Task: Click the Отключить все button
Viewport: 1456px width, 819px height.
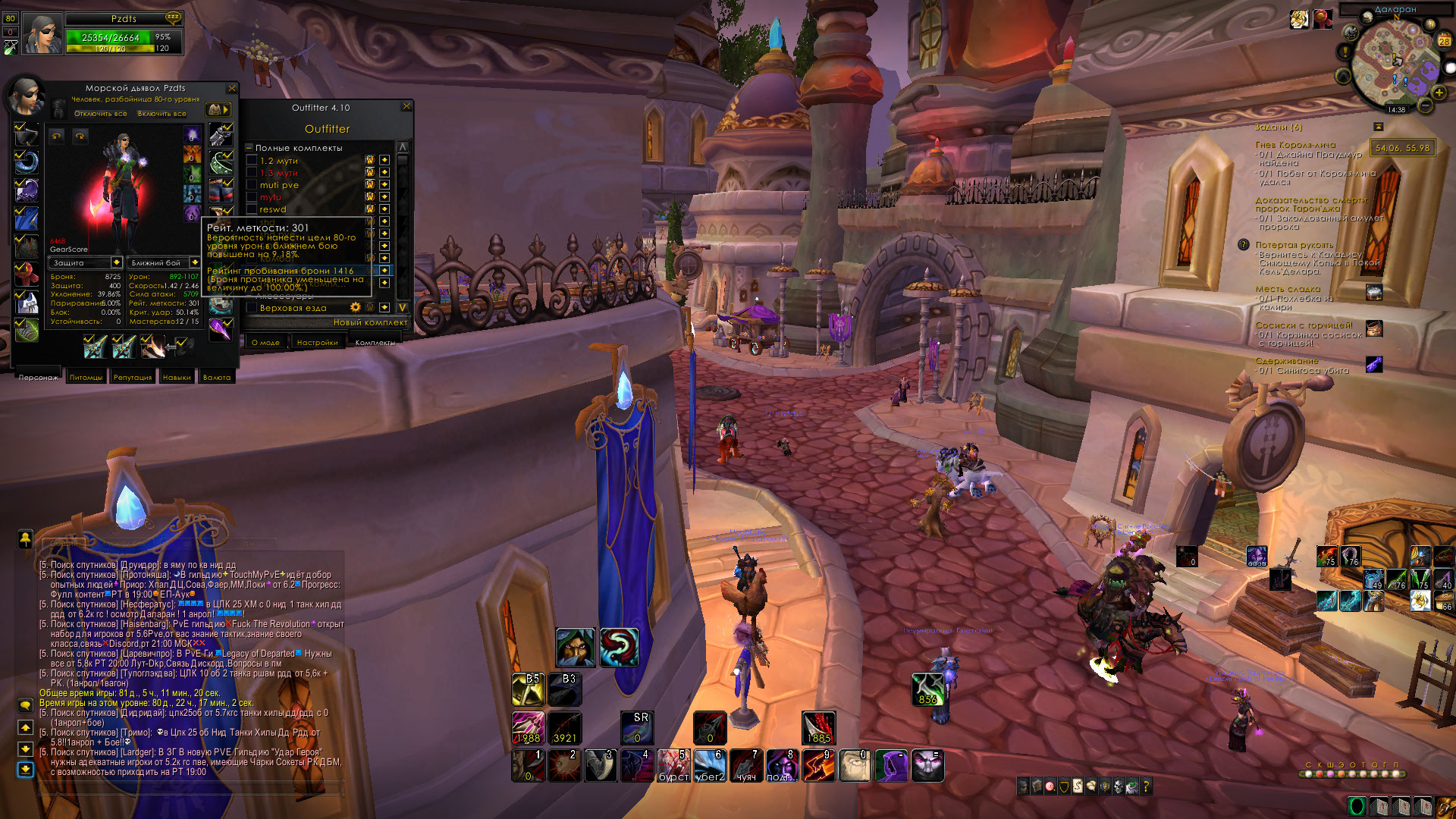Action: (x=100, y=114)
